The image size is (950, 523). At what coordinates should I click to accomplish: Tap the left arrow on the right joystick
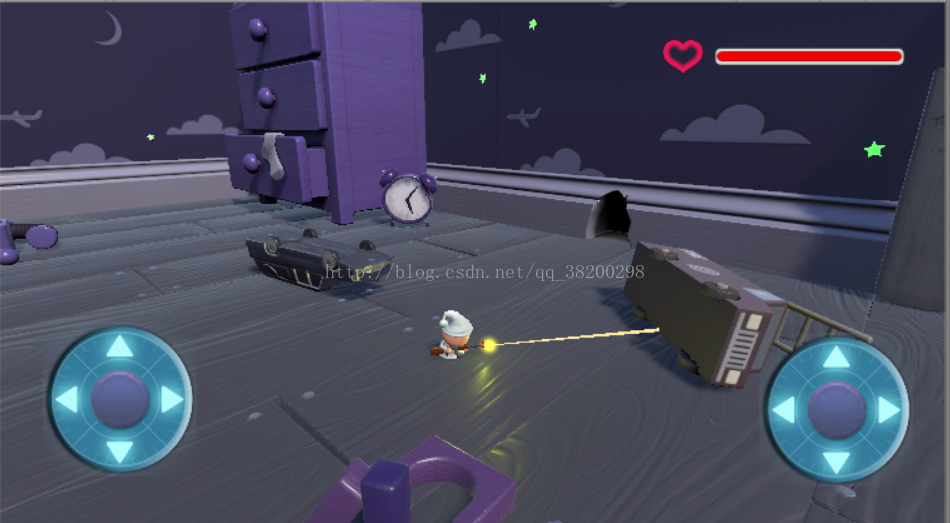coord(783,410)
